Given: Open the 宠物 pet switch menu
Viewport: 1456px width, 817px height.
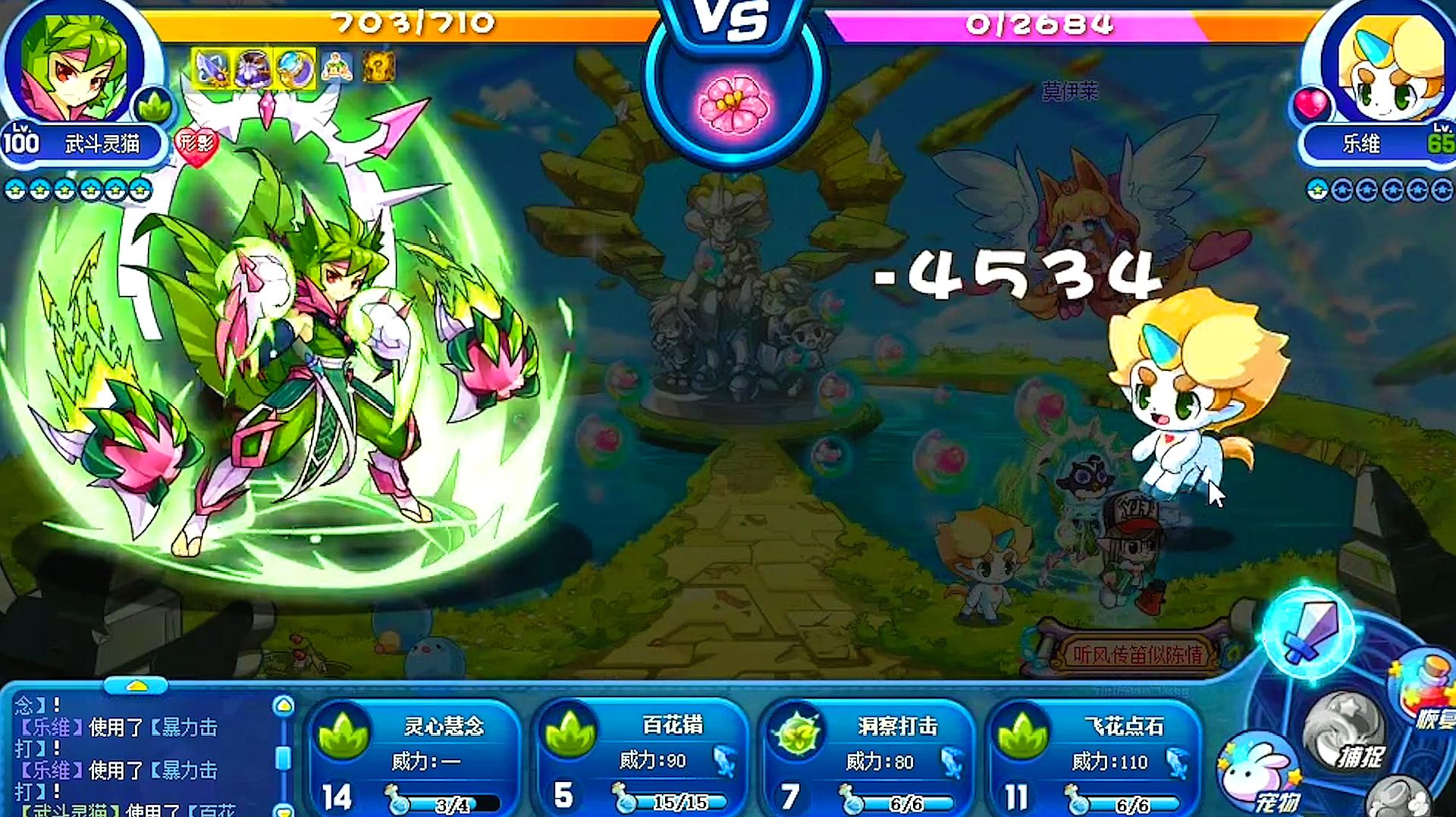Looking at the screenshot, I should point(1260,778).
